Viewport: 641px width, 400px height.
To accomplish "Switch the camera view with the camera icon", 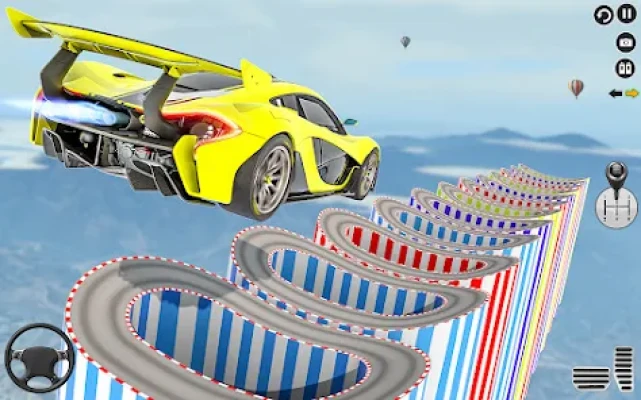I will point(626,42).
